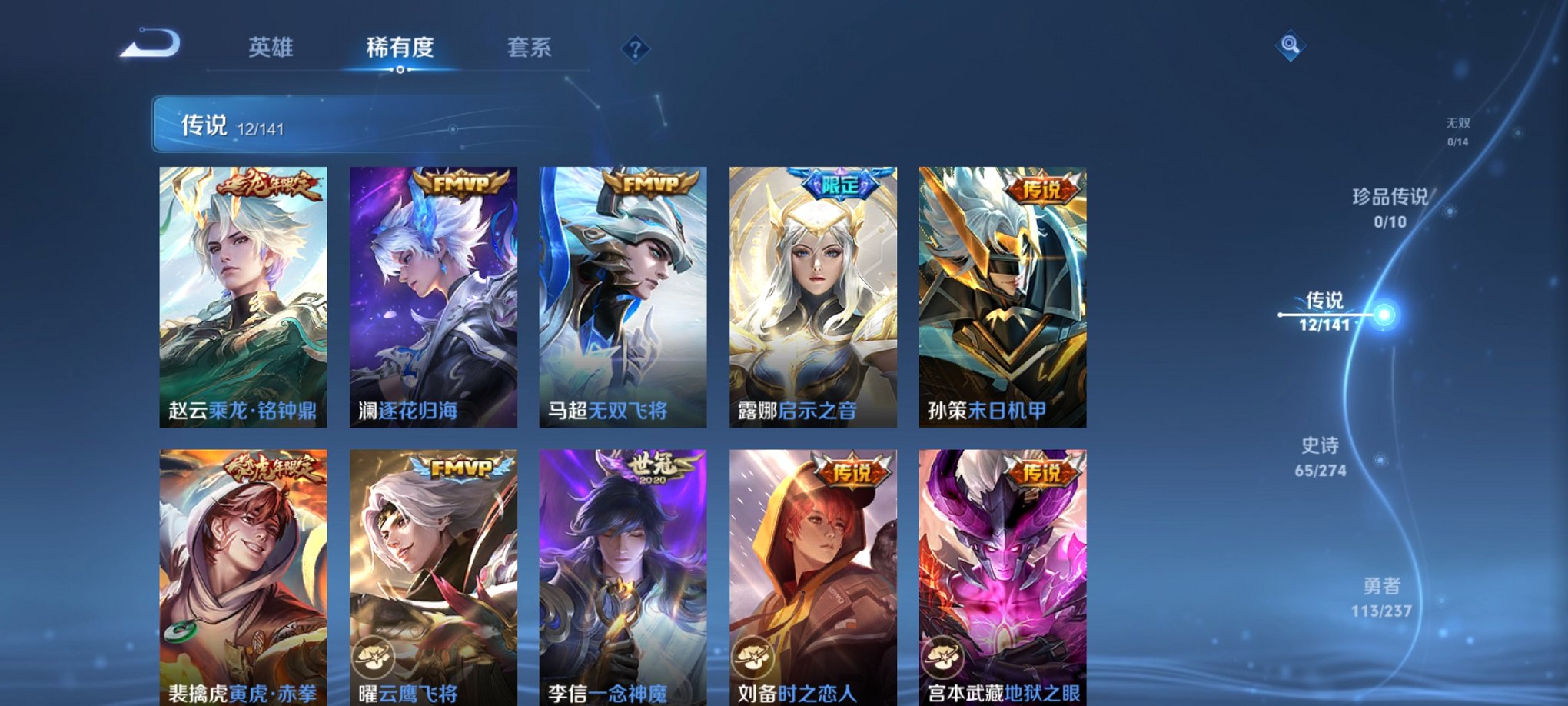Screen dimensions: 1568x706
Task: Switch to the 英雄 tab
Action: 271,48
